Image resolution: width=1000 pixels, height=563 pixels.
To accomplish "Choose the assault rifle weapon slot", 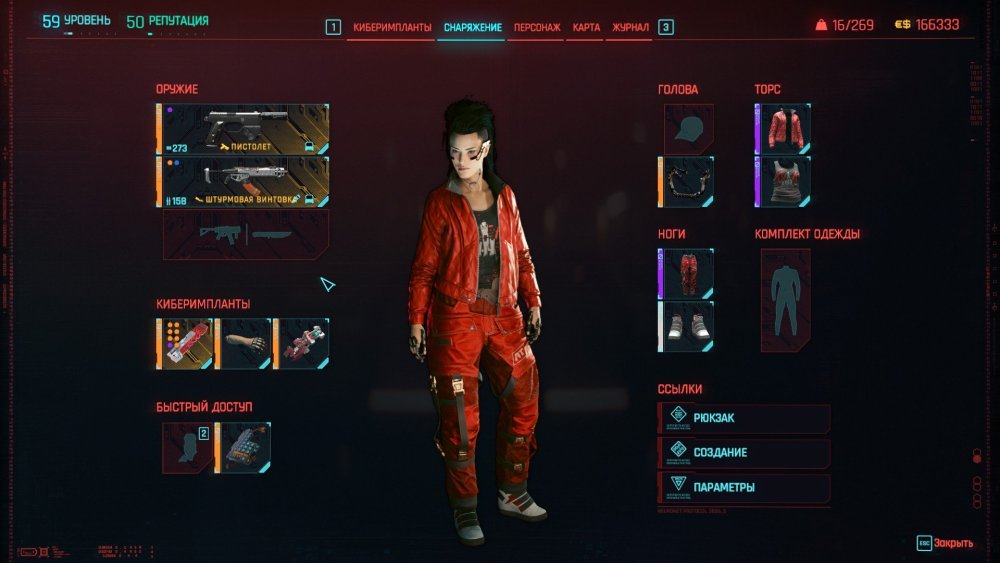I will [x=244, y=181].
